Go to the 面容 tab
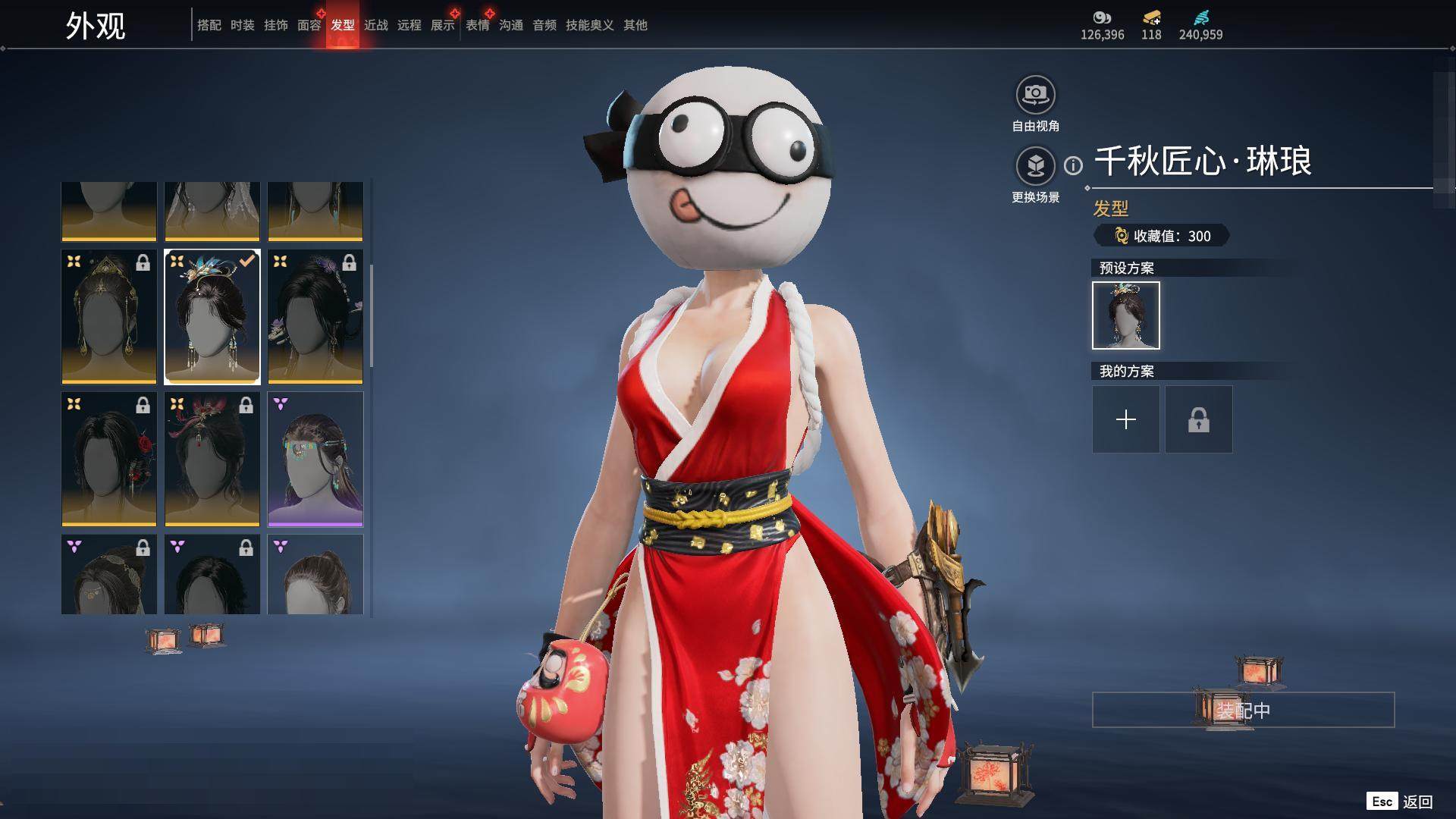Viewport: 1456px width, 819px height. pyautogui.click(x=309, y=25)
